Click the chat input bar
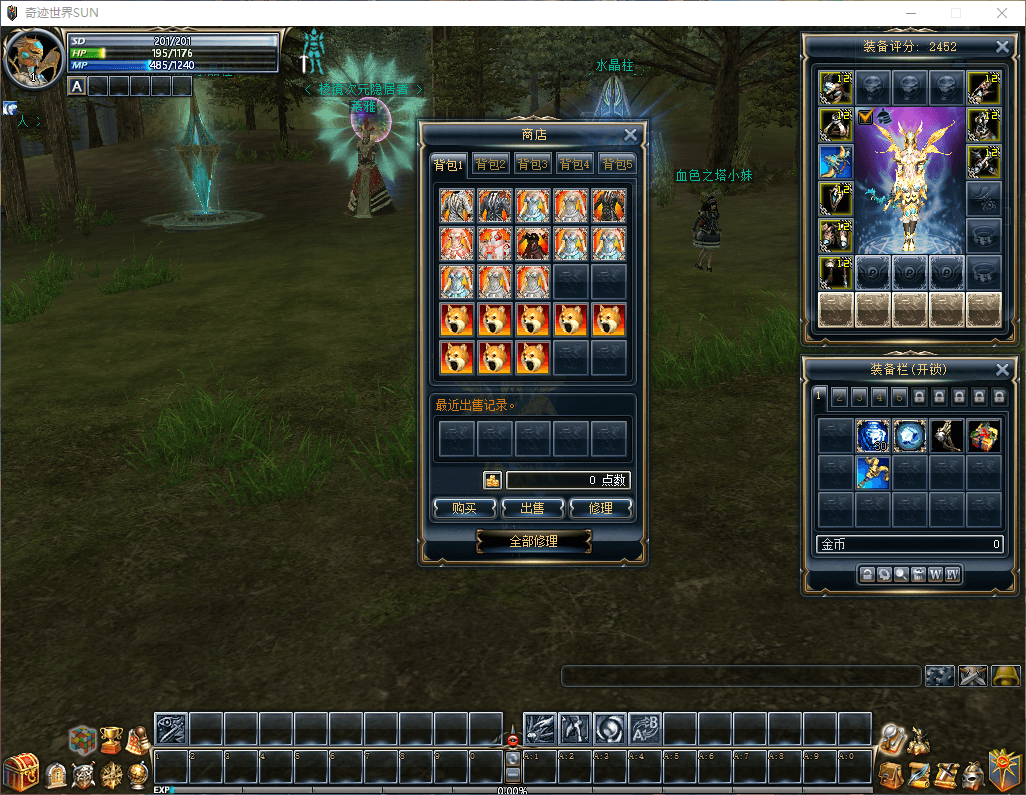1026x795 pixels. pos(740,676)
